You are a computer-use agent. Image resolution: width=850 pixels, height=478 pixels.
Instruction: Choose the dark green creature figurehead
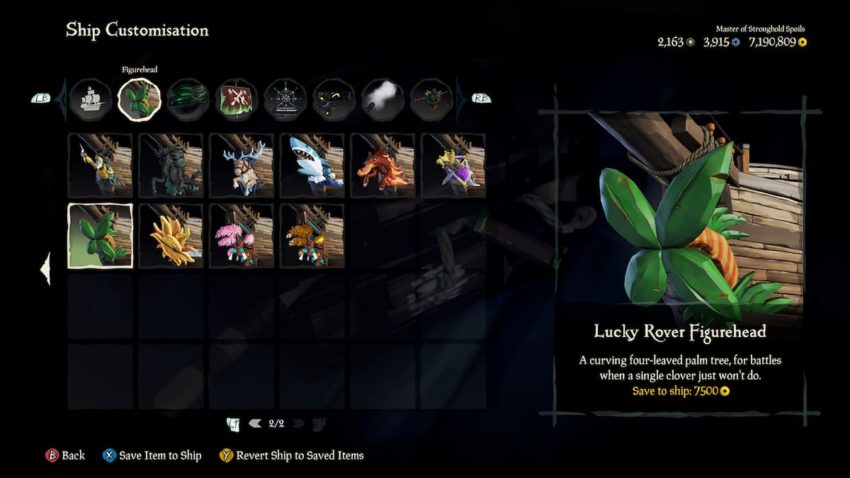171,165
